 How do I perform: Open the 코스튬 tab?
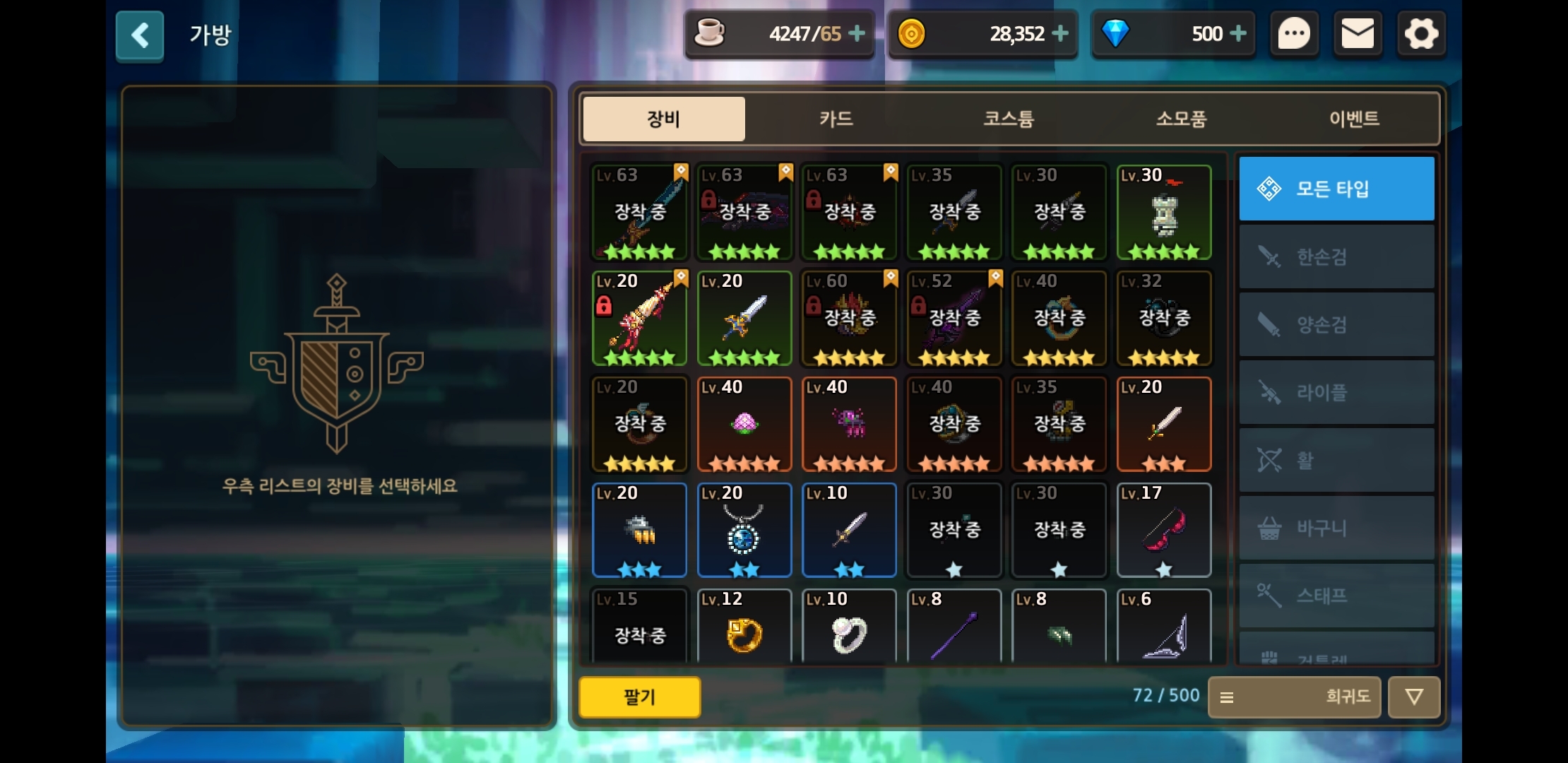1009,119
